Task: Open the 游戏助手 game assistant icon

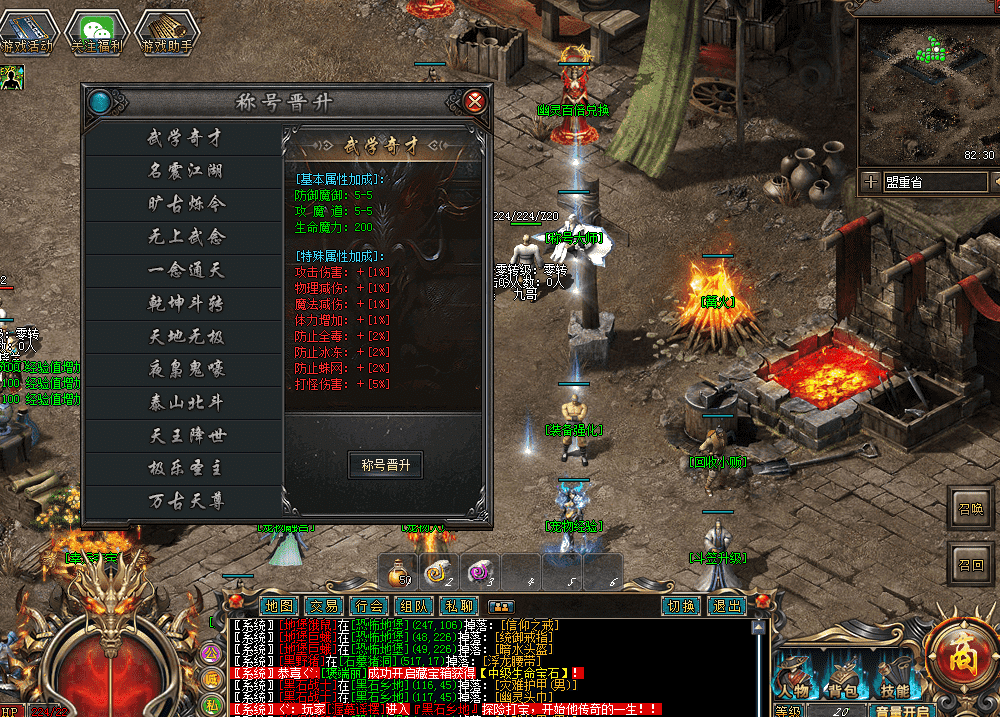Action: coord(166,31)
